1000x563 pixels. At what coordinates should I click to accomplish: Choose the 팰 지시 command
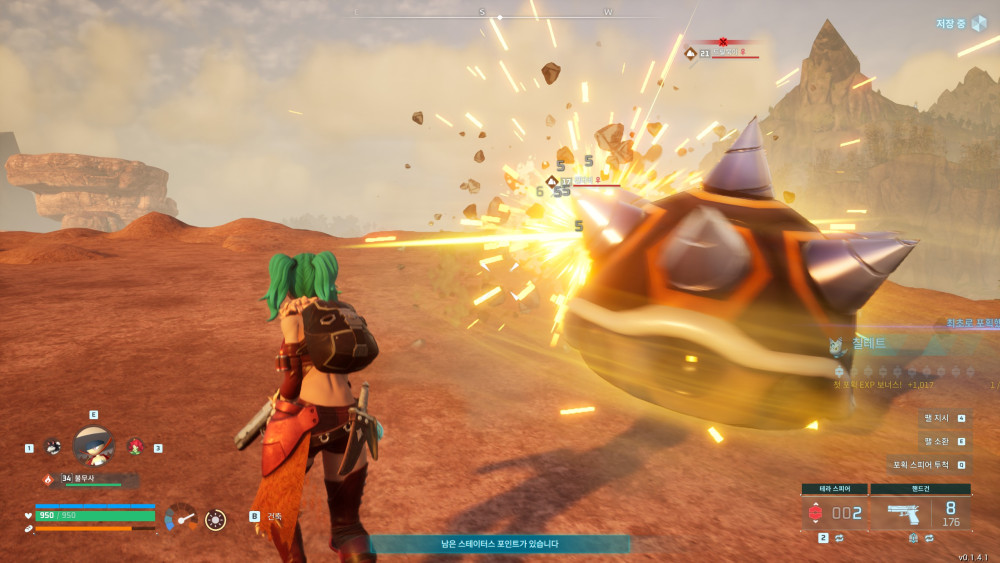[945, 418]
